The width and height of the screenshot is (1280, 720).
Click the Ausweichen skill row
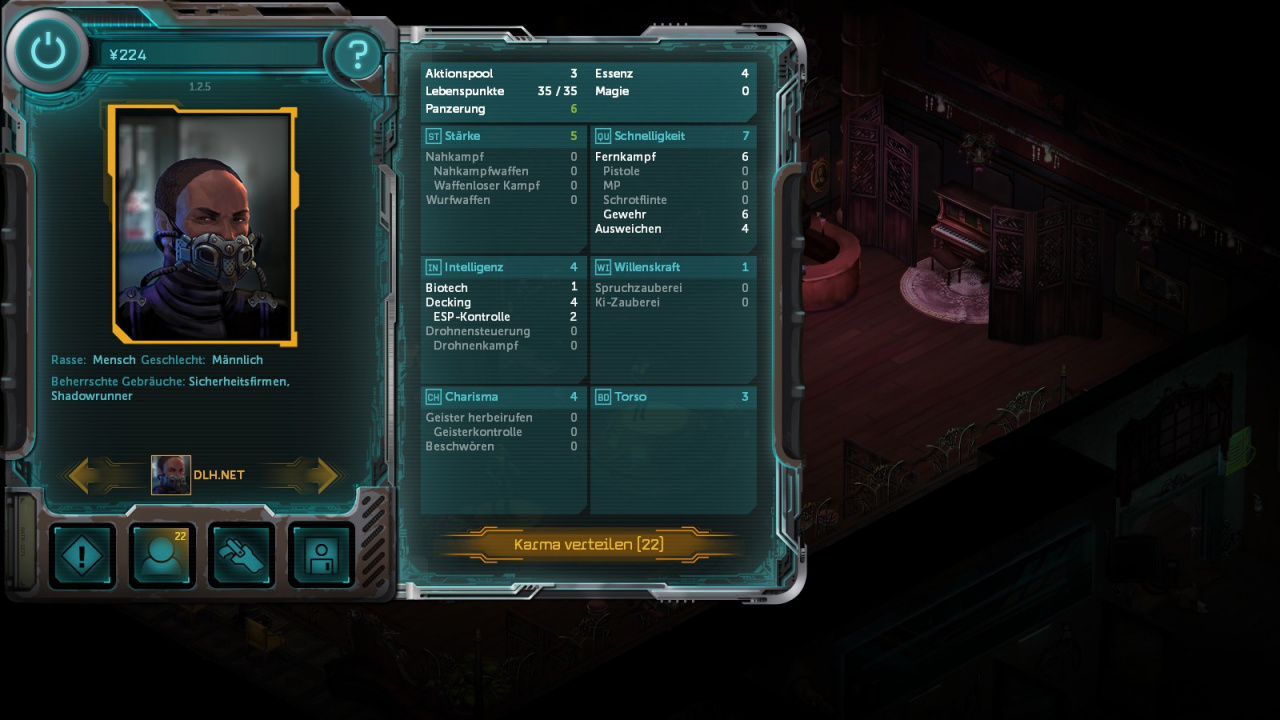[x=670, y=229]
